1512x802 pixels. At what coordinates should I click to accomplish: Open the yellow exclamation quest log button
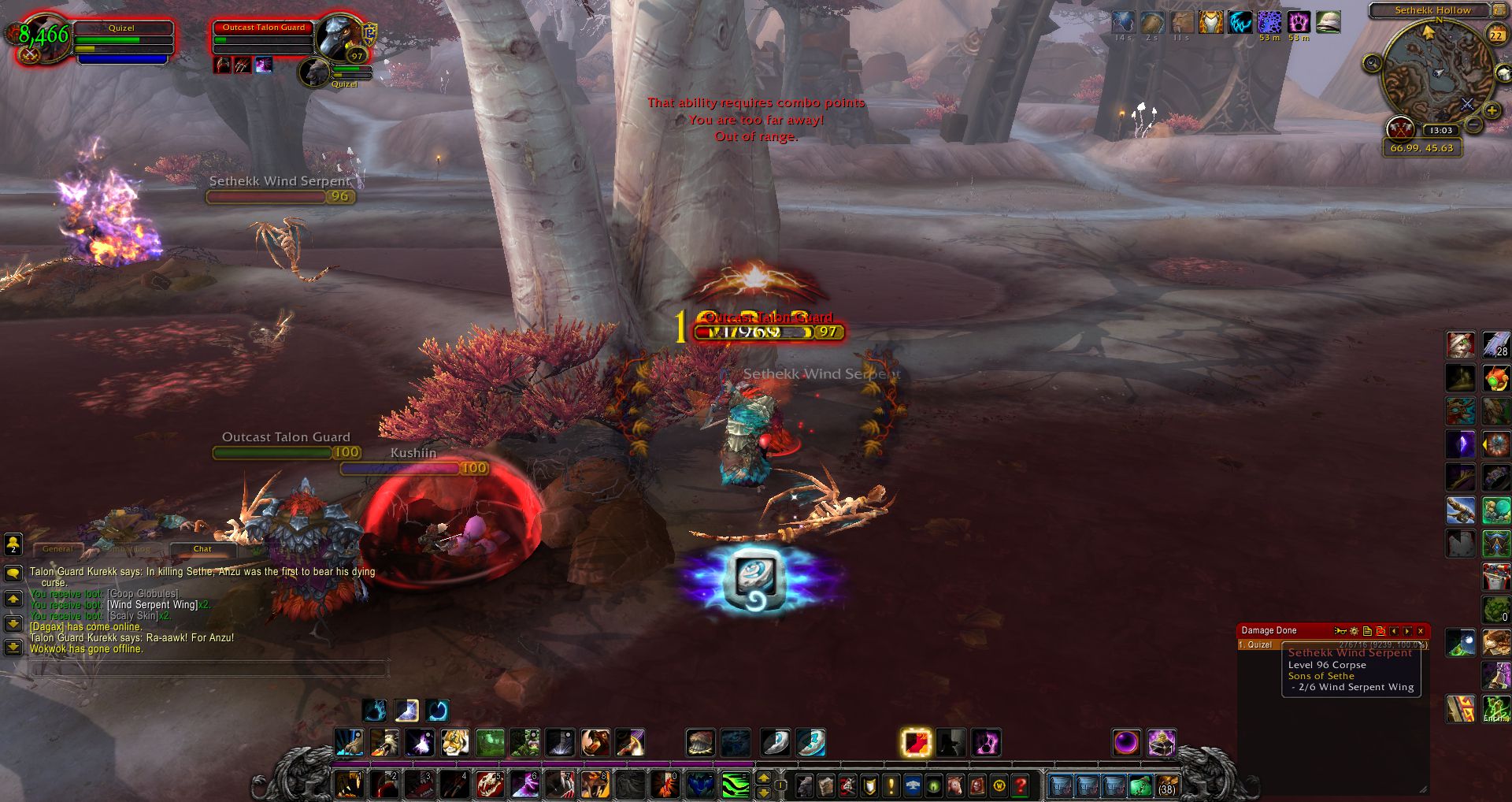click(x=891, y=785)
